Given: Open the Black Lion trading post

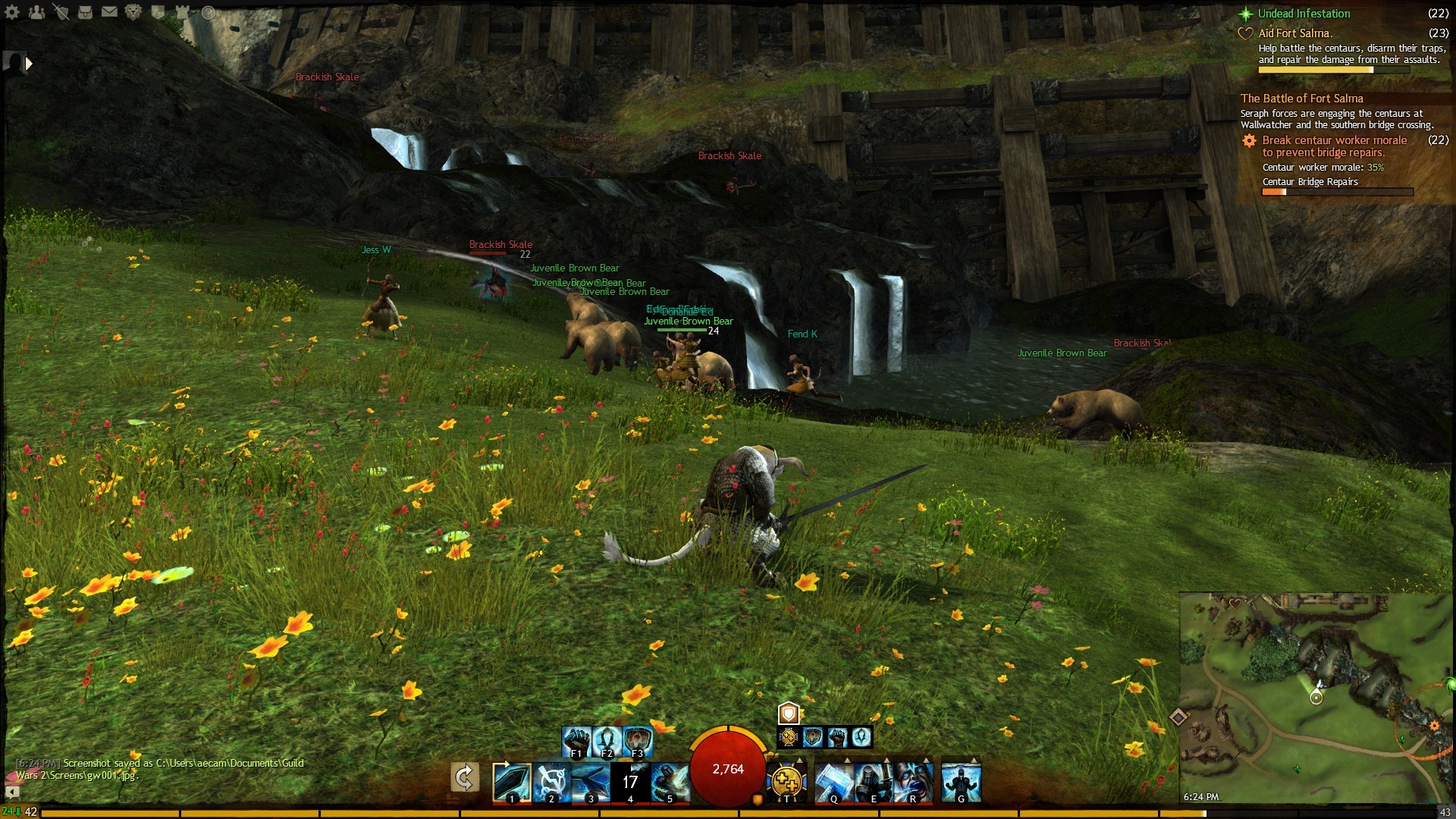Looking at the screenshot, I should [x=133, y=12].
